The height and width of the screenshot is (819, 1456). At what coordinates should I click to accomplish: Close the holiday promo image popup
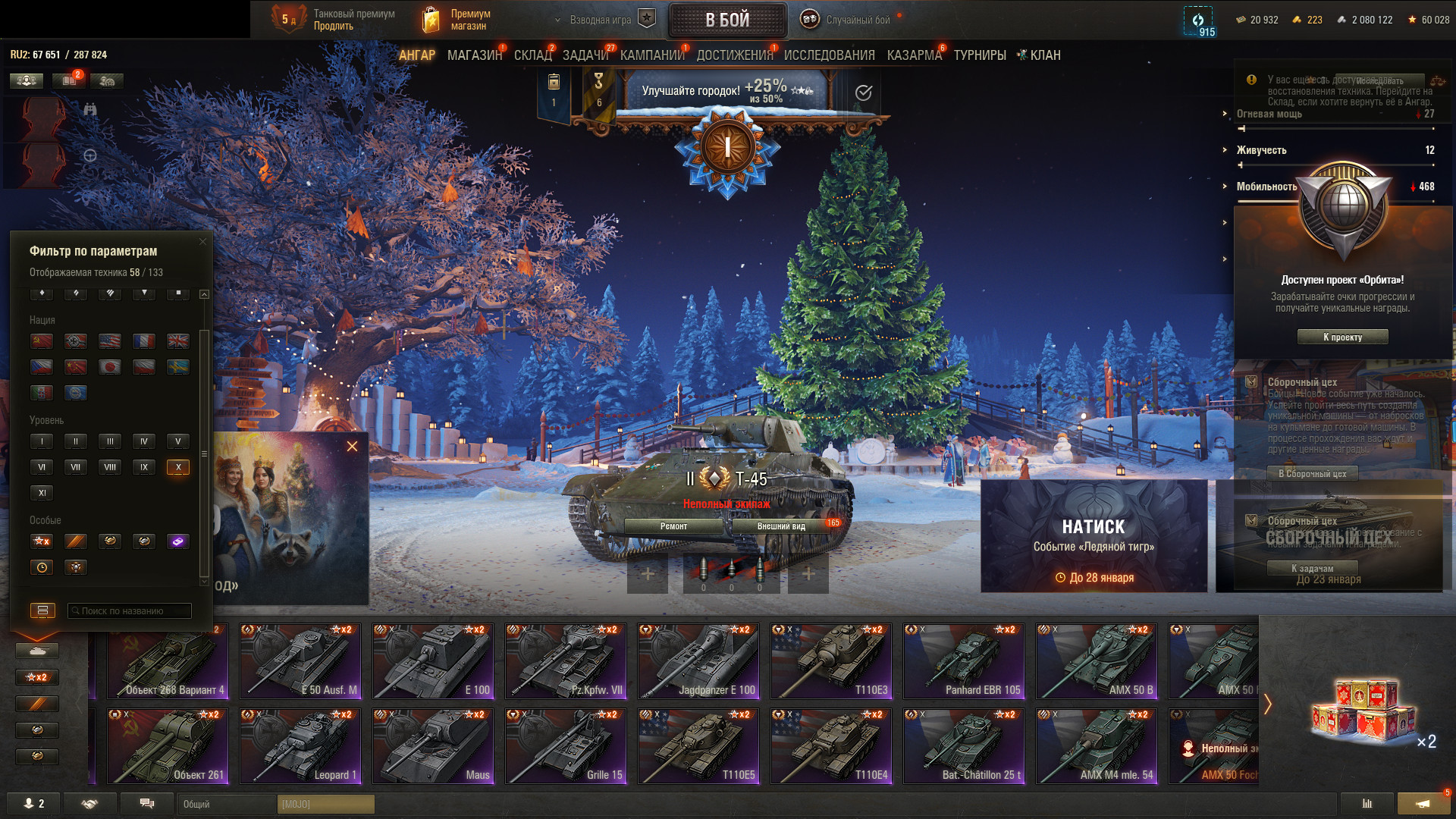(352, 447)
